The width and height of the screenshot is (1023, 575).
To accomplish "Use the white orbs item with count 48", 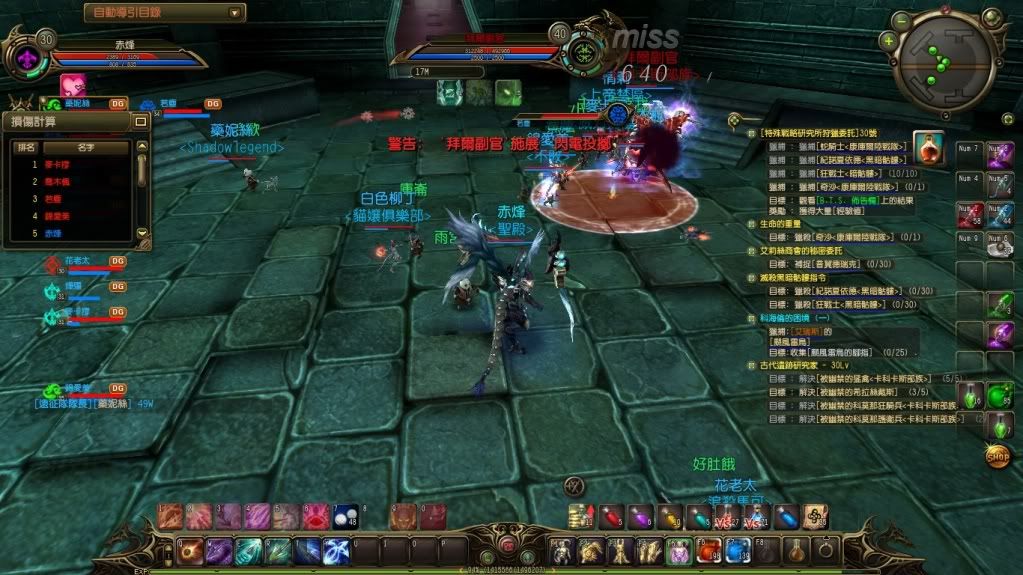I will tap(345, 515).
